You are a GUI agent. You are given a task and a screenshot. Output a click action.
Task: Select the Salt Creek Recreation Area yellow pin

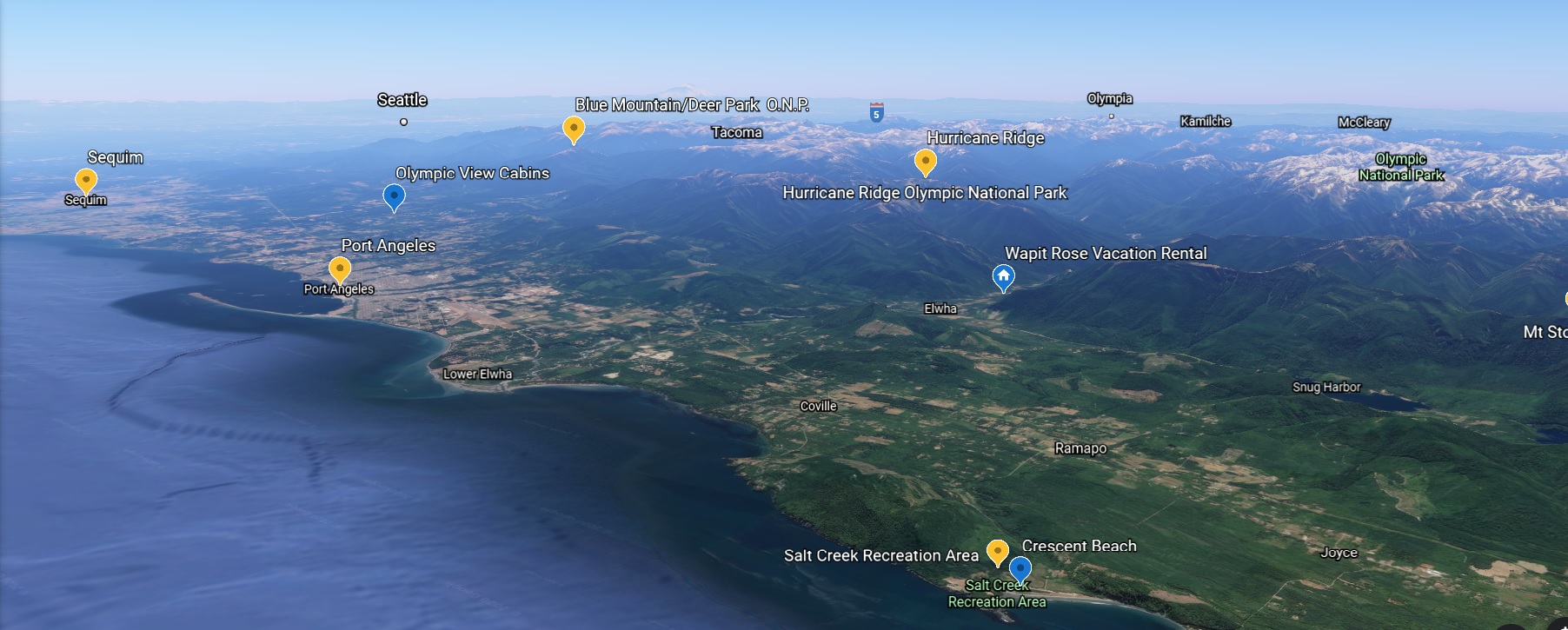point(998,551)
